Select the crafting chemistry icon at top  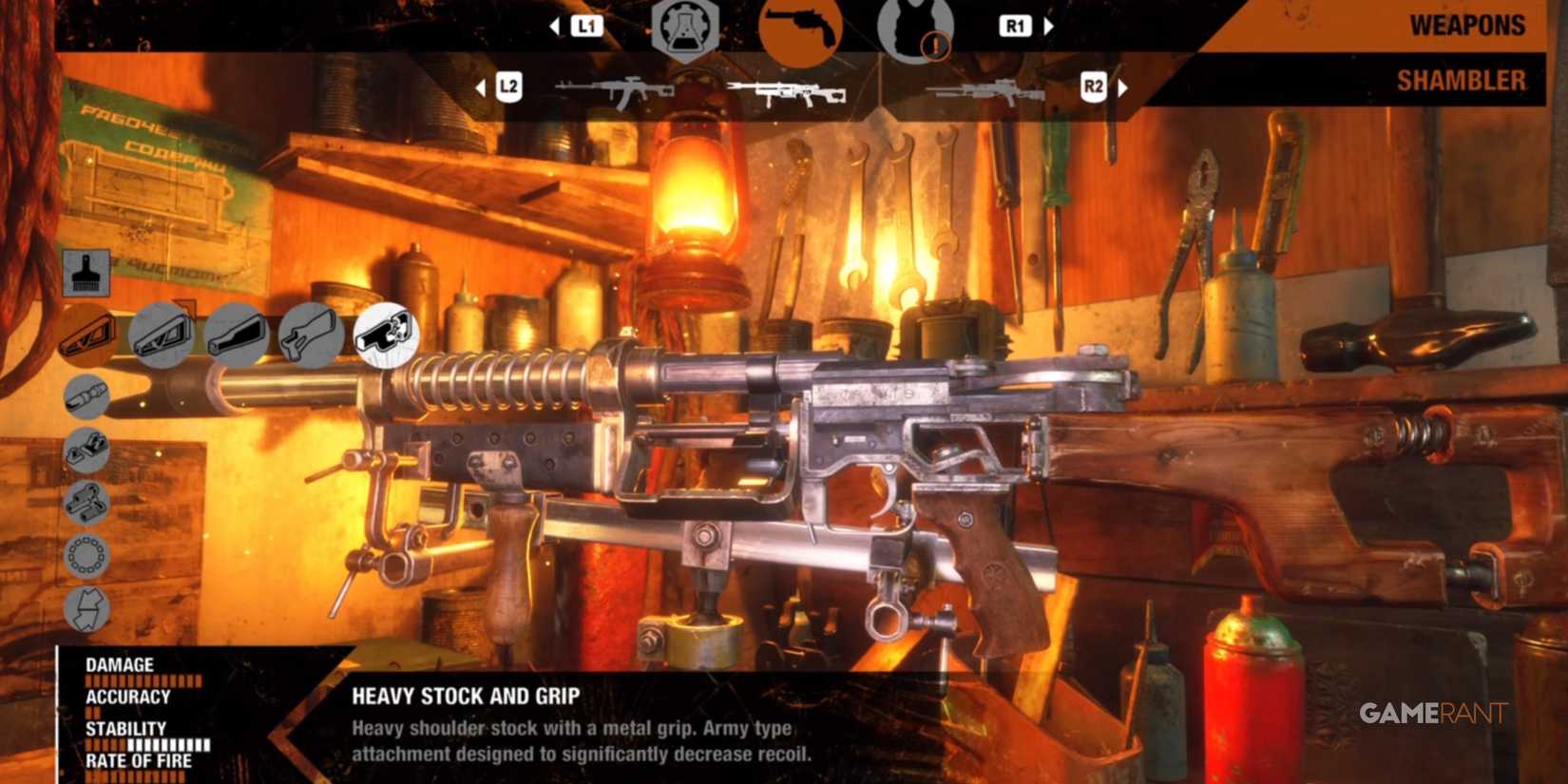click(686, 29)
